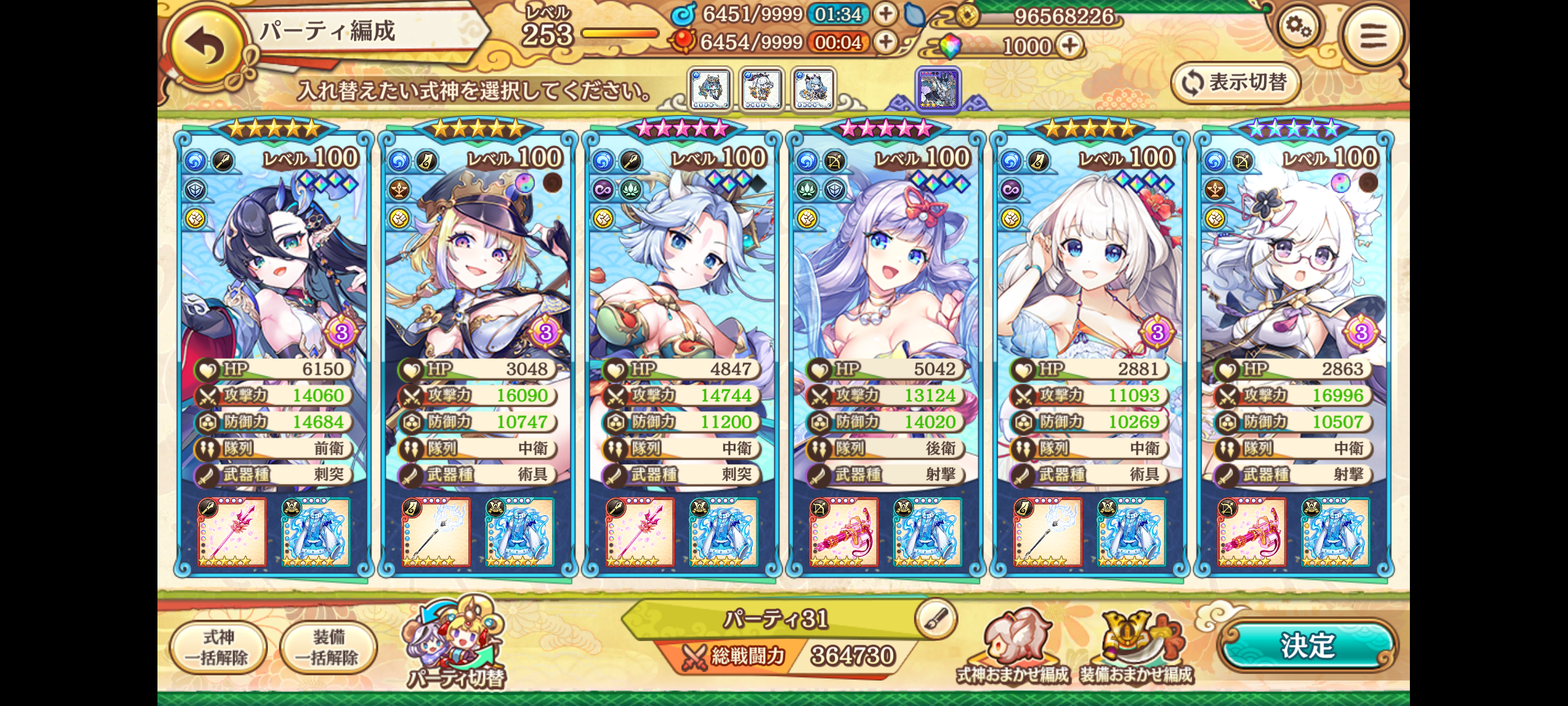
Task: Select the black-haired front-row shikigami card
Action: (273, 275)
